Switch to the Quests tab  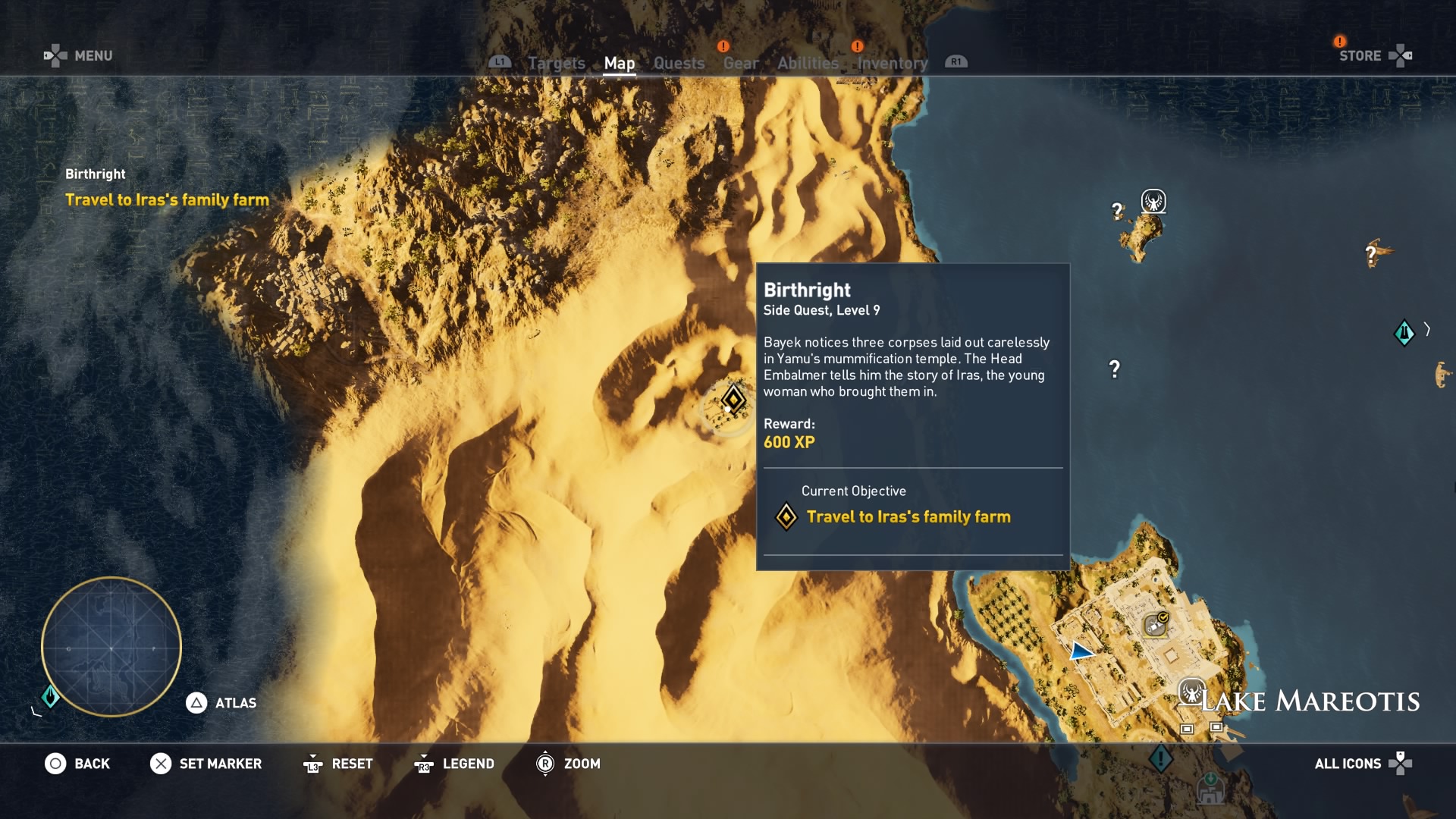coord(679,64)
